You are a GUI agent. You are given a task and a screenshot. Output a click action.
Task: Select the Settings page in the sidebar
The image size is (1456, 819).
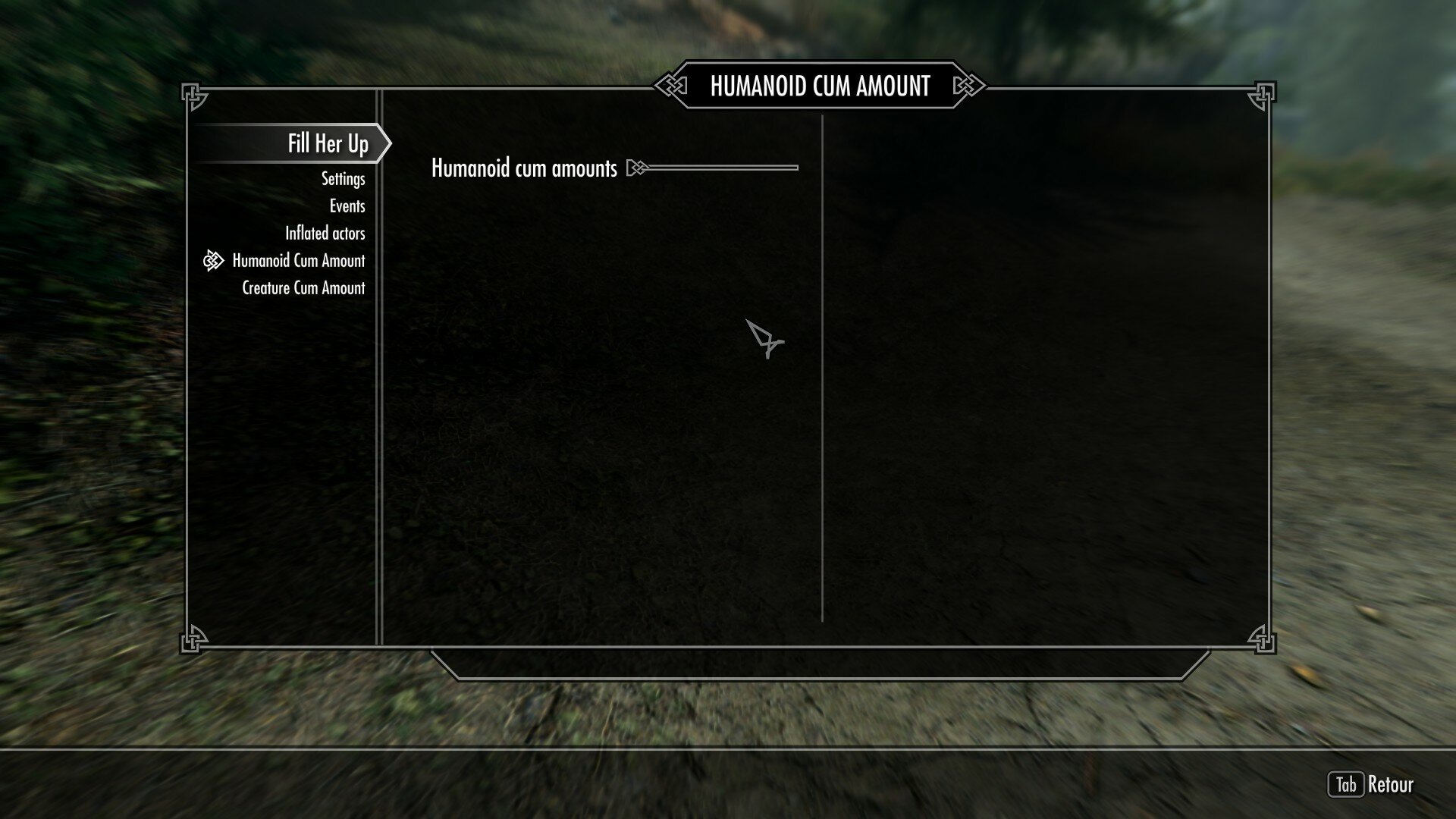(343, 178)
